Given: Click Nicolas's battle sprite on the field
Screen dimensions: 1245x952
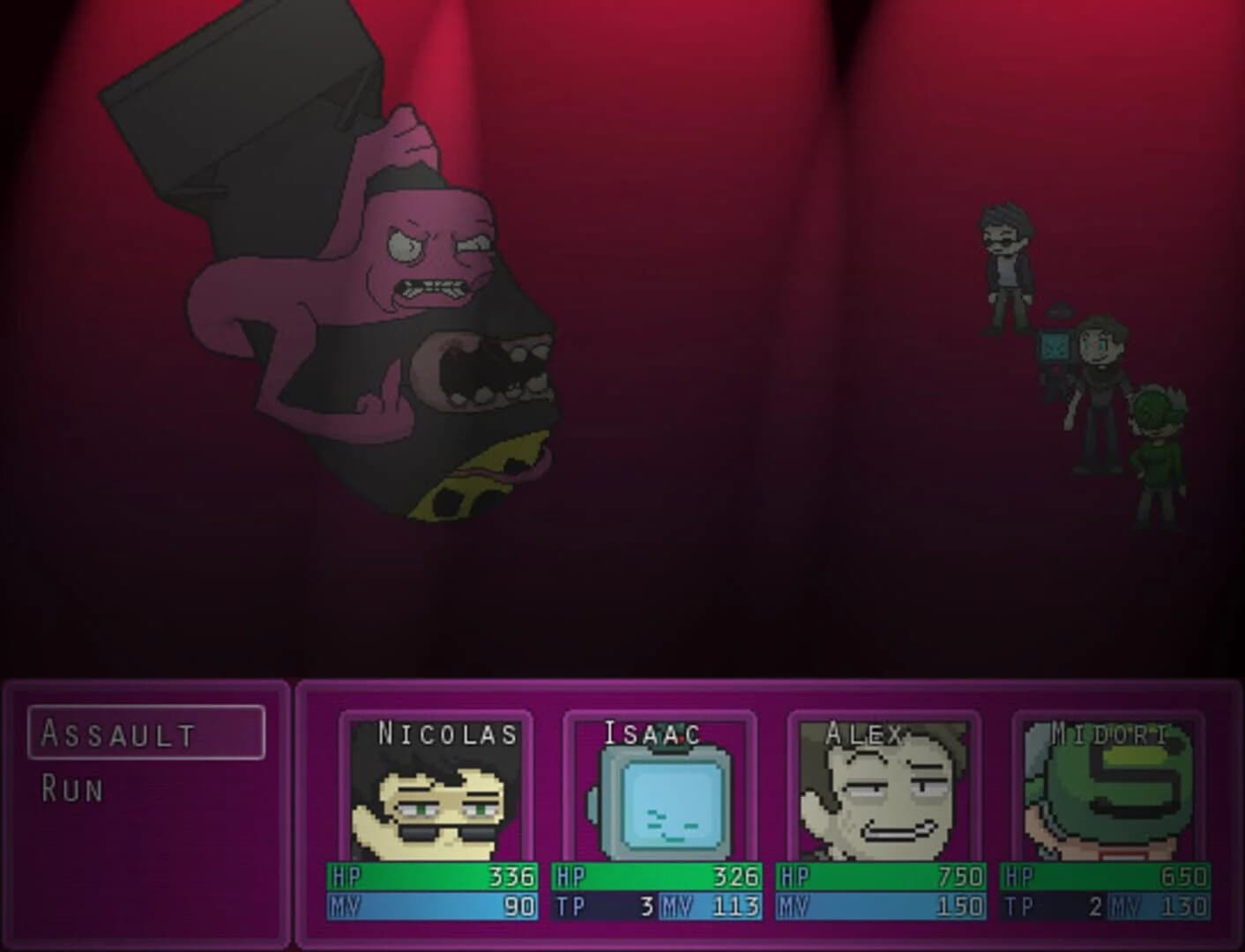Looking at the screenshot, I should coord(1005,260).
